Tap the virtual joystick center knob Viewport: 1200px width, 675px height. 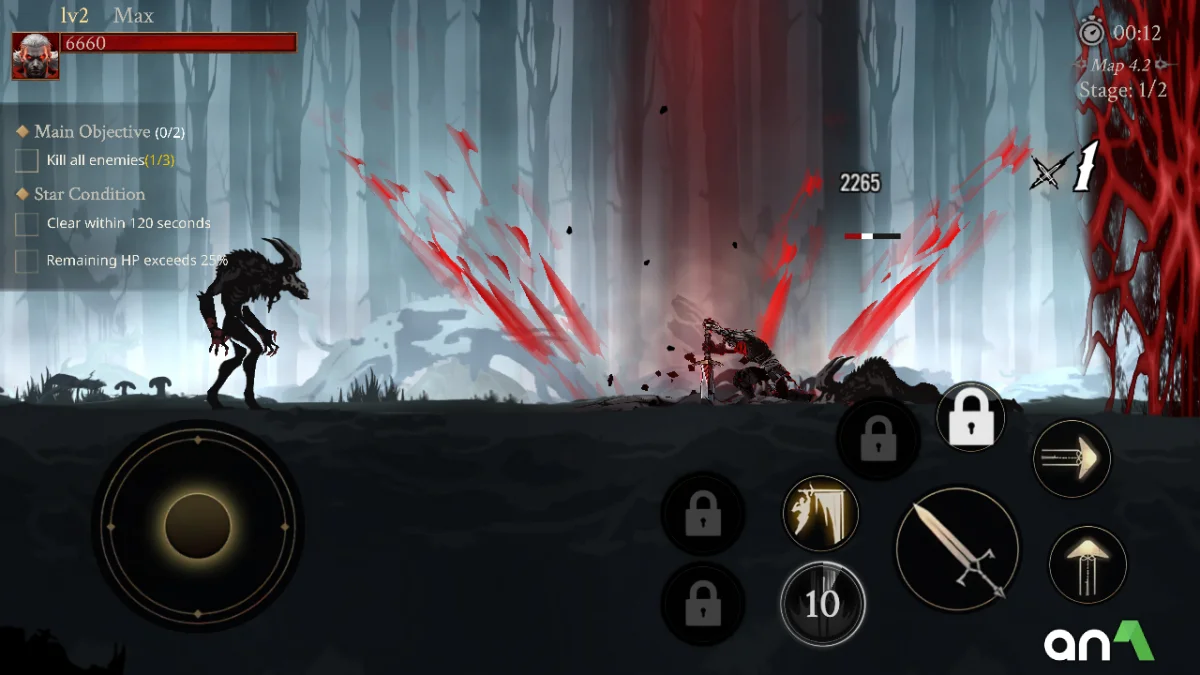[198, 526]
